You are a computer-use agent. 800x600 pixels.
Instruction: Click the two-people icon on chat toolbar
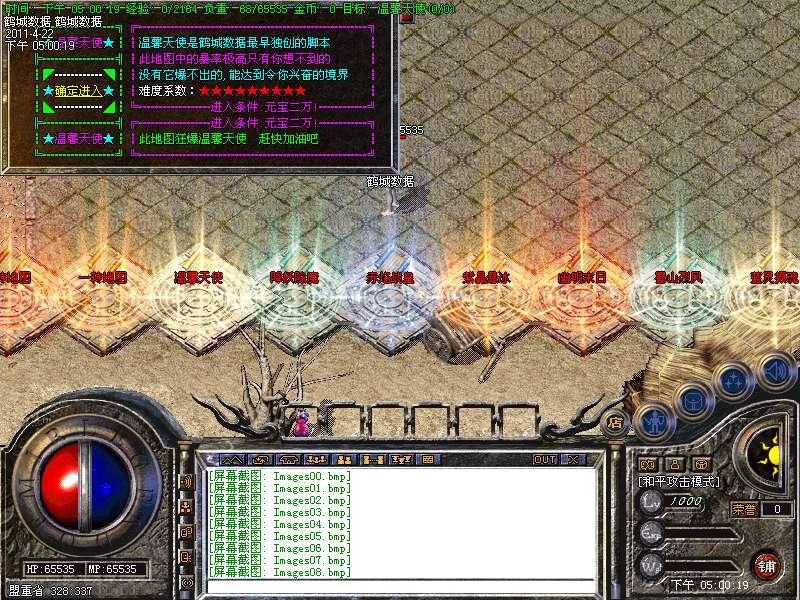click(x=345, y=460)
